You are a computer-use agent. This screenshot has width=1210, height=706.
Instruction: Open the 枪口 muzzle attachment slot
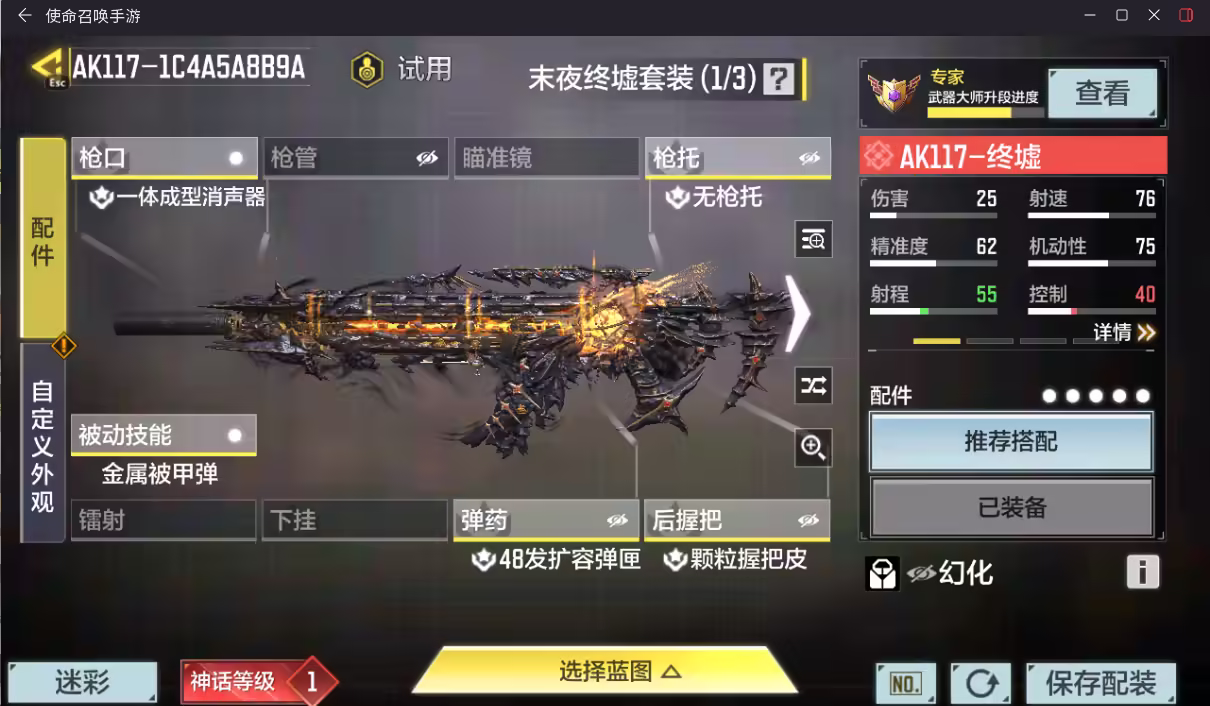pos(164,158)
